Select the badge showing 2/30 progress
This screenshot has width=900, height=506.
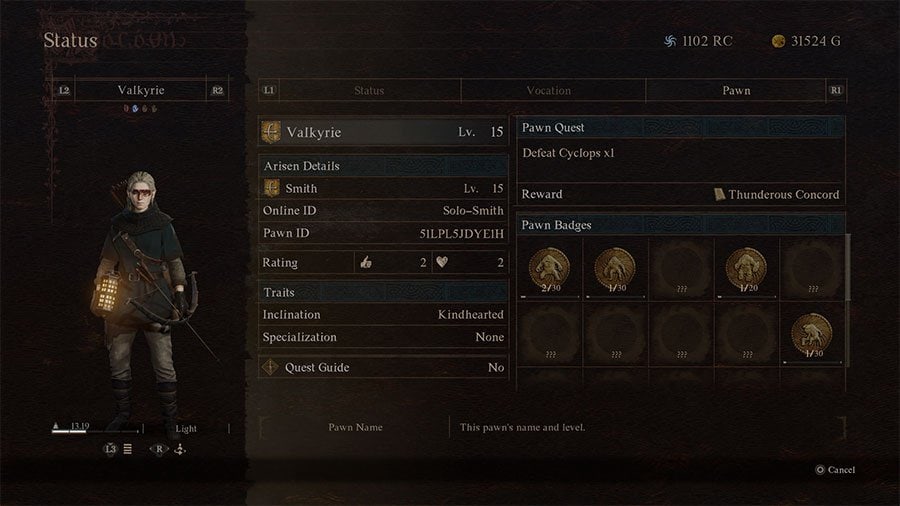pos(550,268)
